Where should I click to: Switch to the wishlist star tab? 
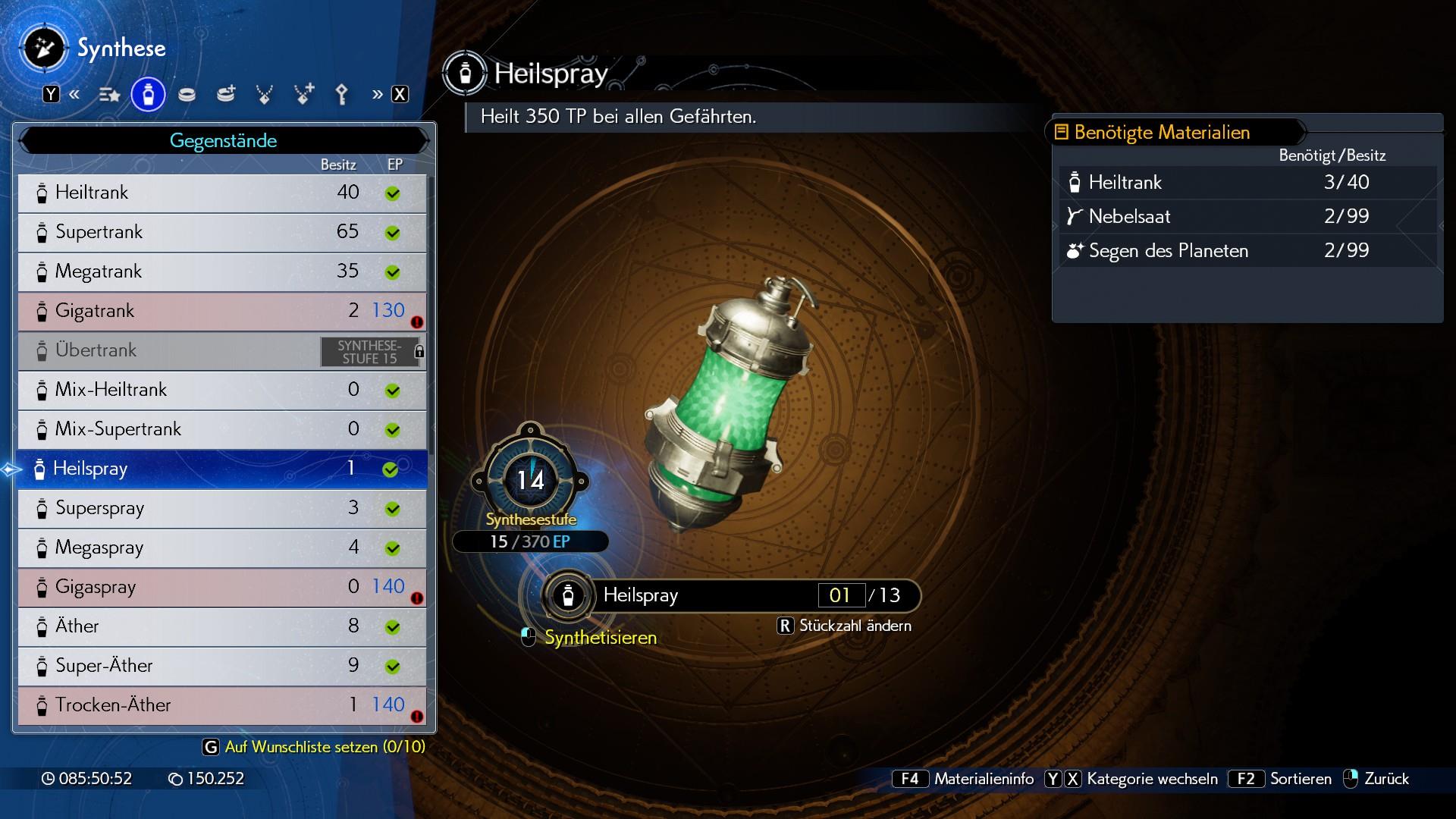pyautogui.click(x=109, y=95)
